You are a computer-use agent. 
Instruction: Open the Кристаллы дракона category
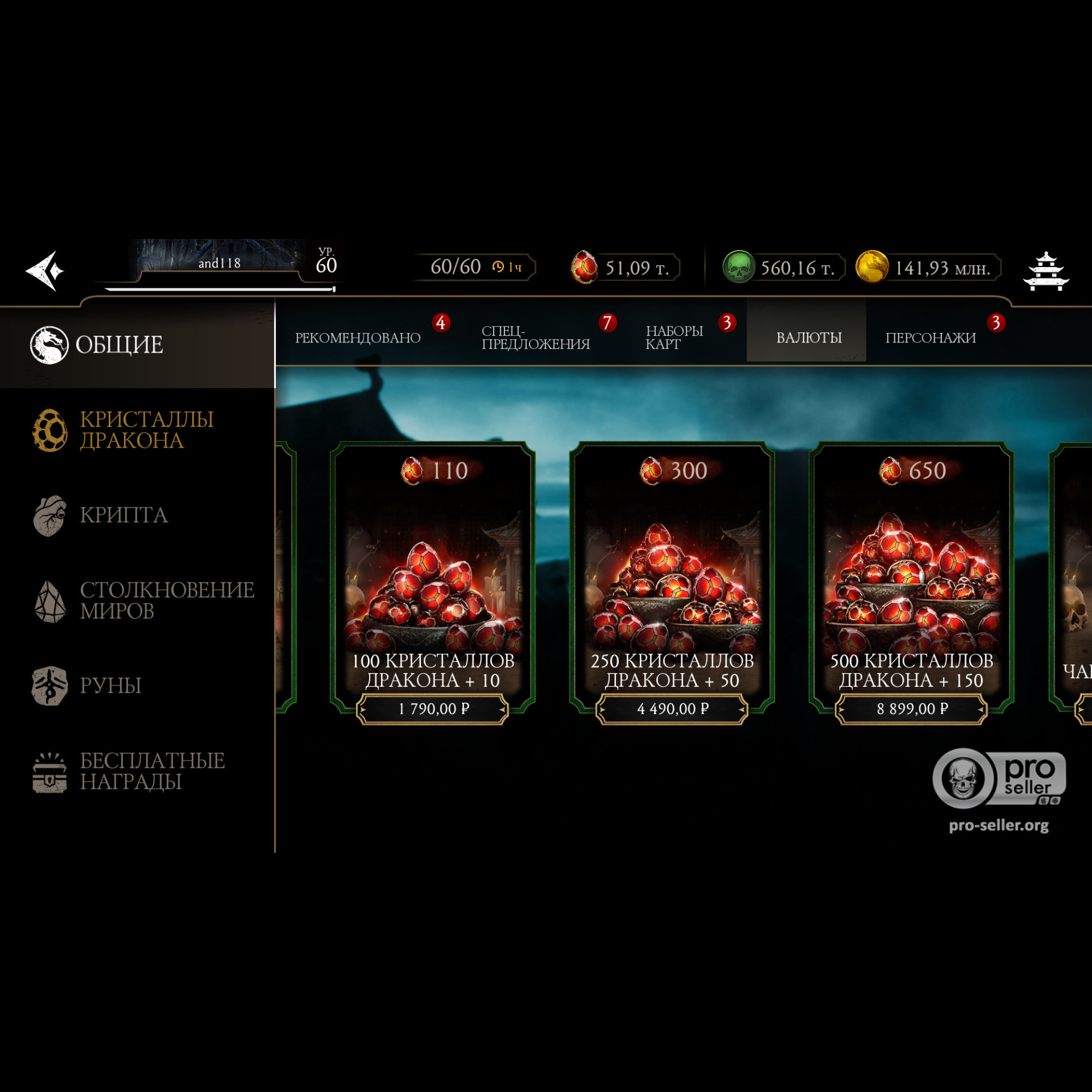[146, 430]
